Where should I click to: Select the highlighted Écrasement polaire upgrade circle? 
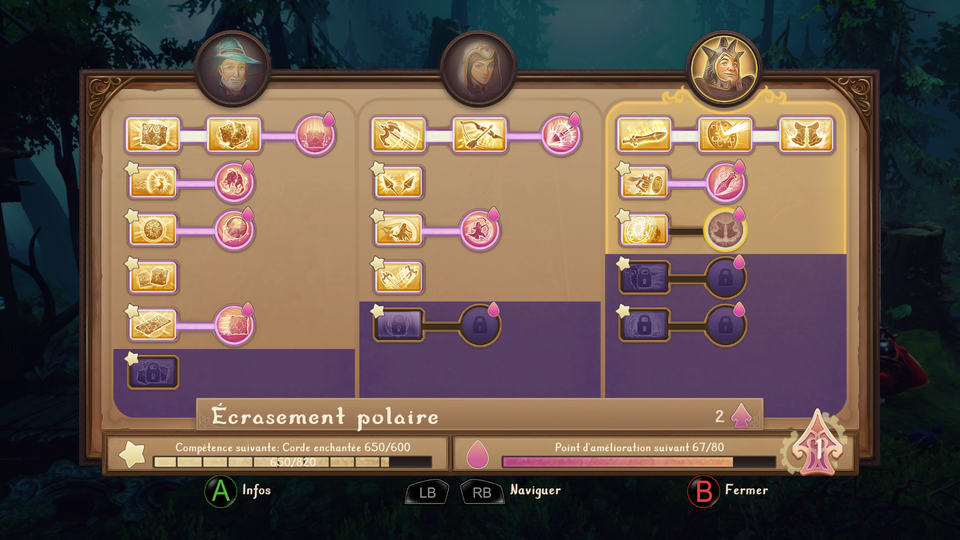pyautogui.click(x=725, y=230)
